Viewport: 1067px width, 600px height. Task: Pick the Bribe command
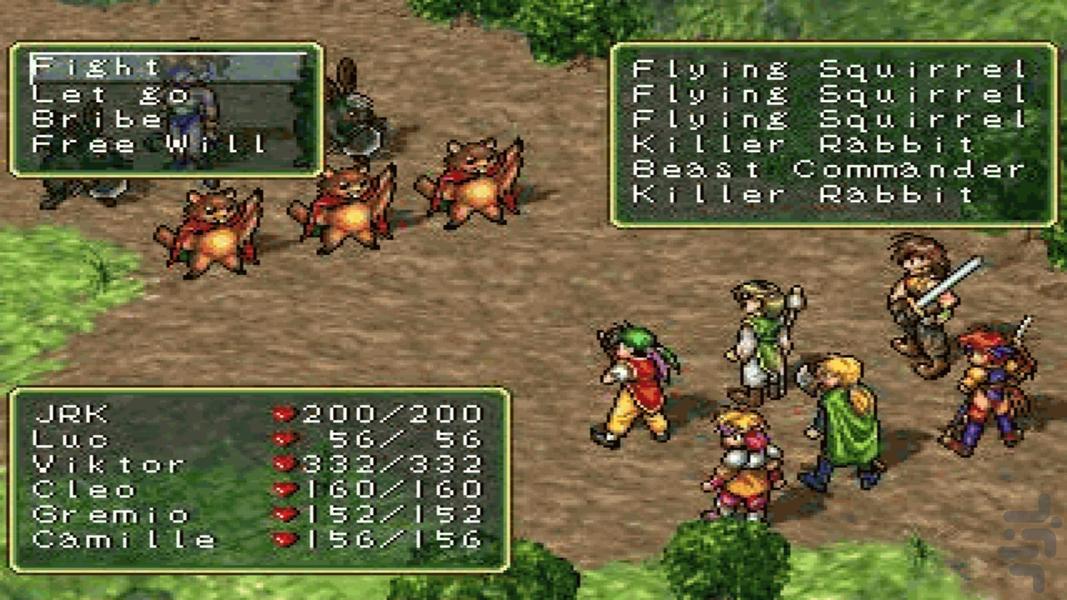coord(97,119)
